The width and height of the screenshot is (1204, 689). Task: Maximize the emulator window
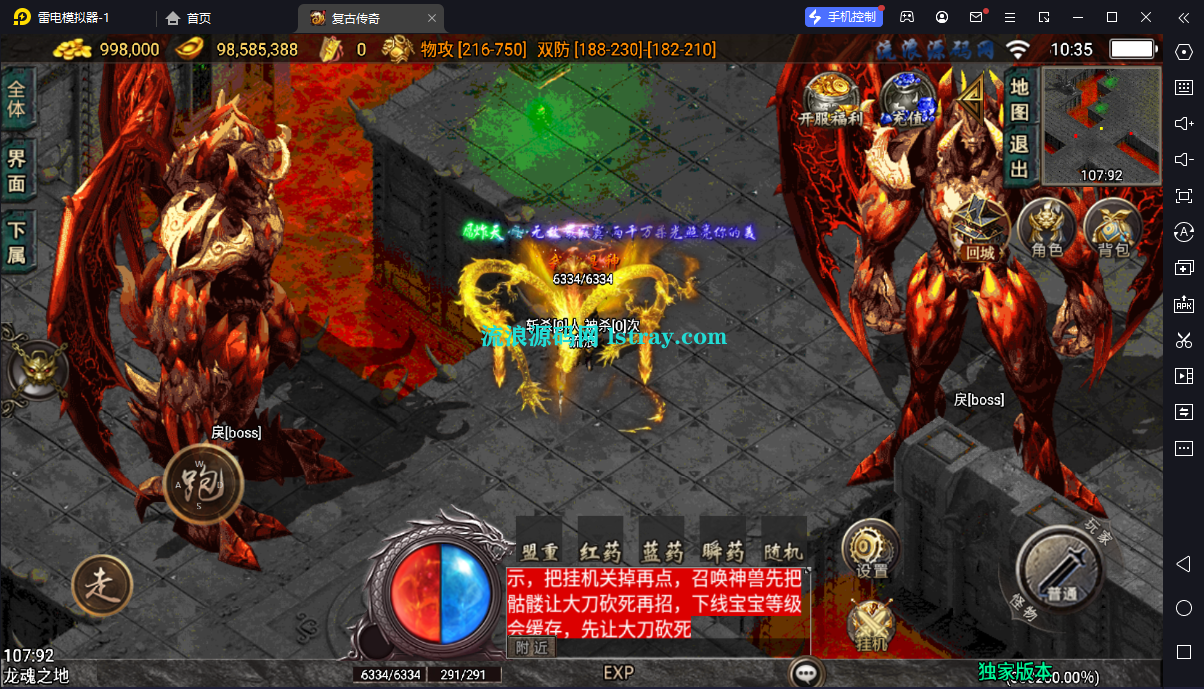(x=1111, y=17)
